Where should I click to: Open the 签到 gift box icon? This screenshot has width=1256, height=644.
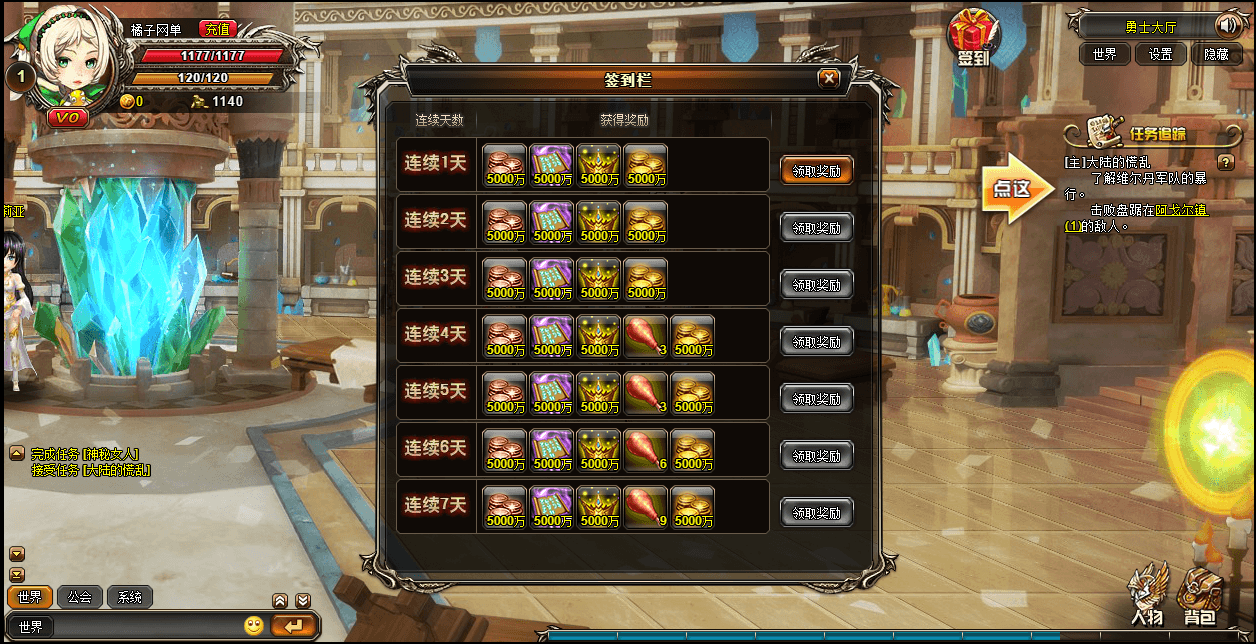tap(972, 38)
